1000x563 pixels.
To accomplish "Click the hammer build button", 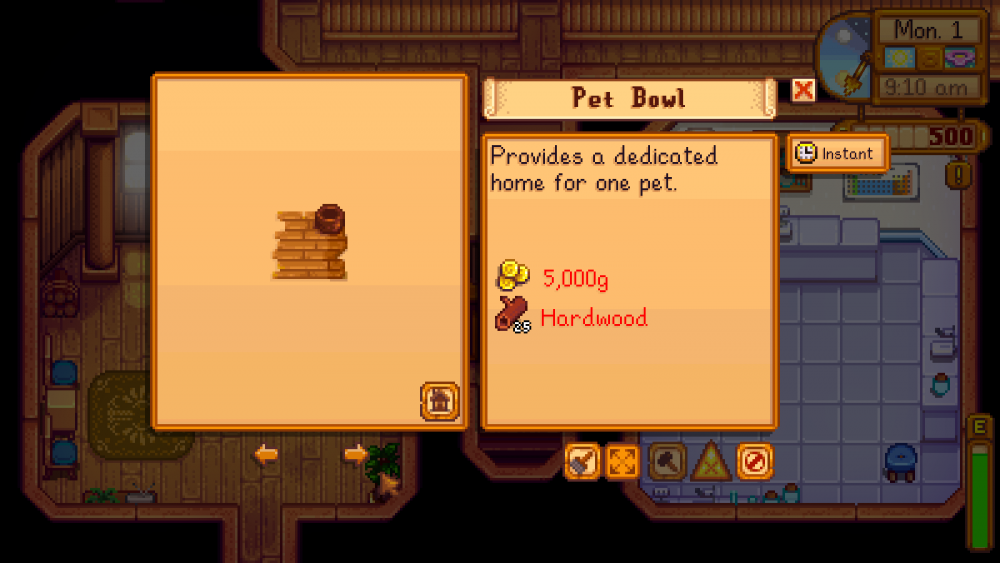I will (667, 461).
